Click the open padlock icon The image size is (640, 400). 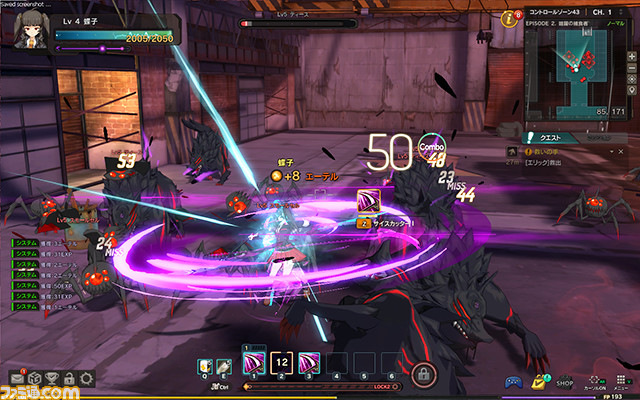tap(68, 378)
